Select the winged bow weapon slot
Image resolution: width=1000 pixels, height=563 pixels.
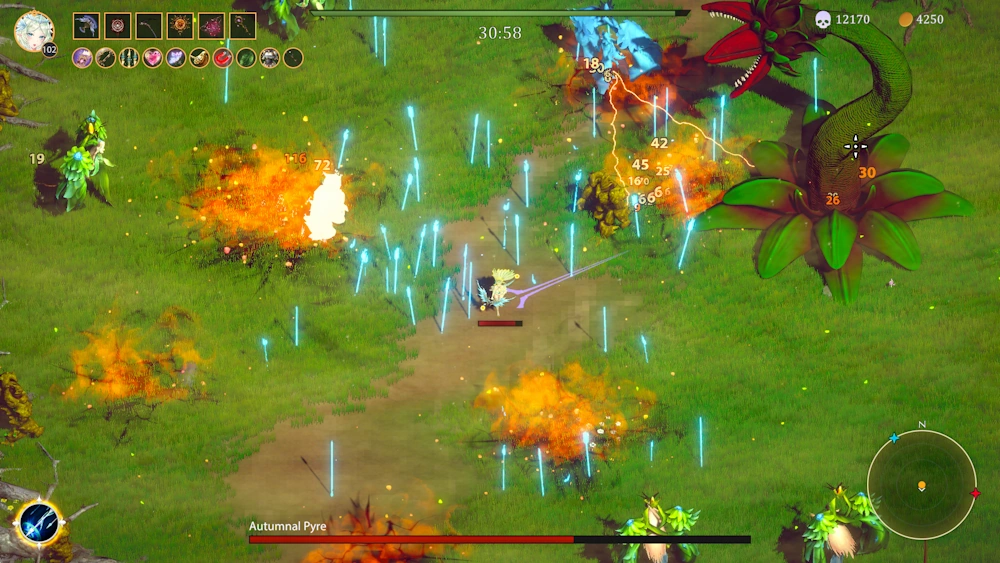pos(87,26)
